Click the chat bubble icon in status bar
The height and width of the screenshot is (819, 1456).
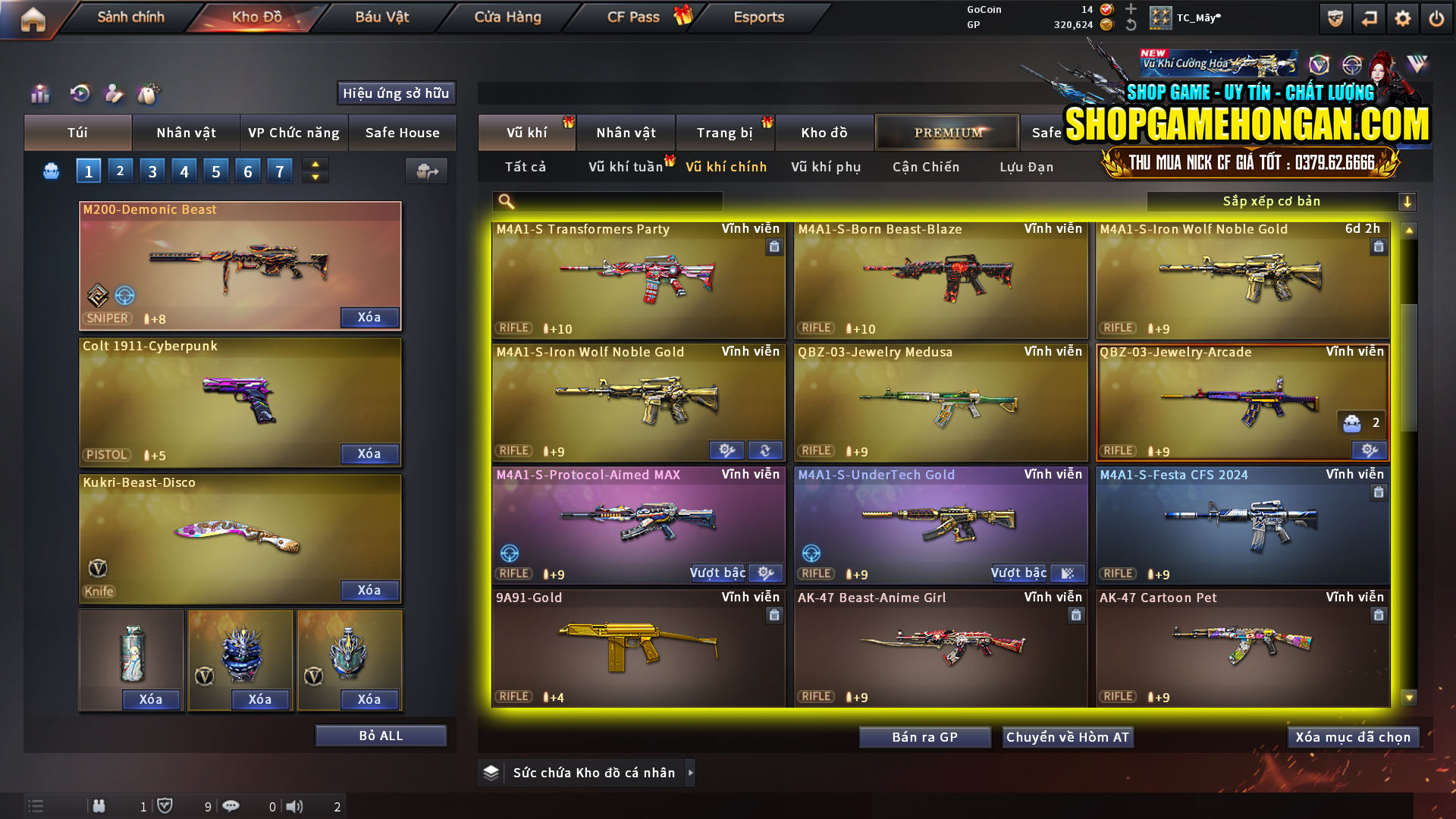[x=231, y=806]
